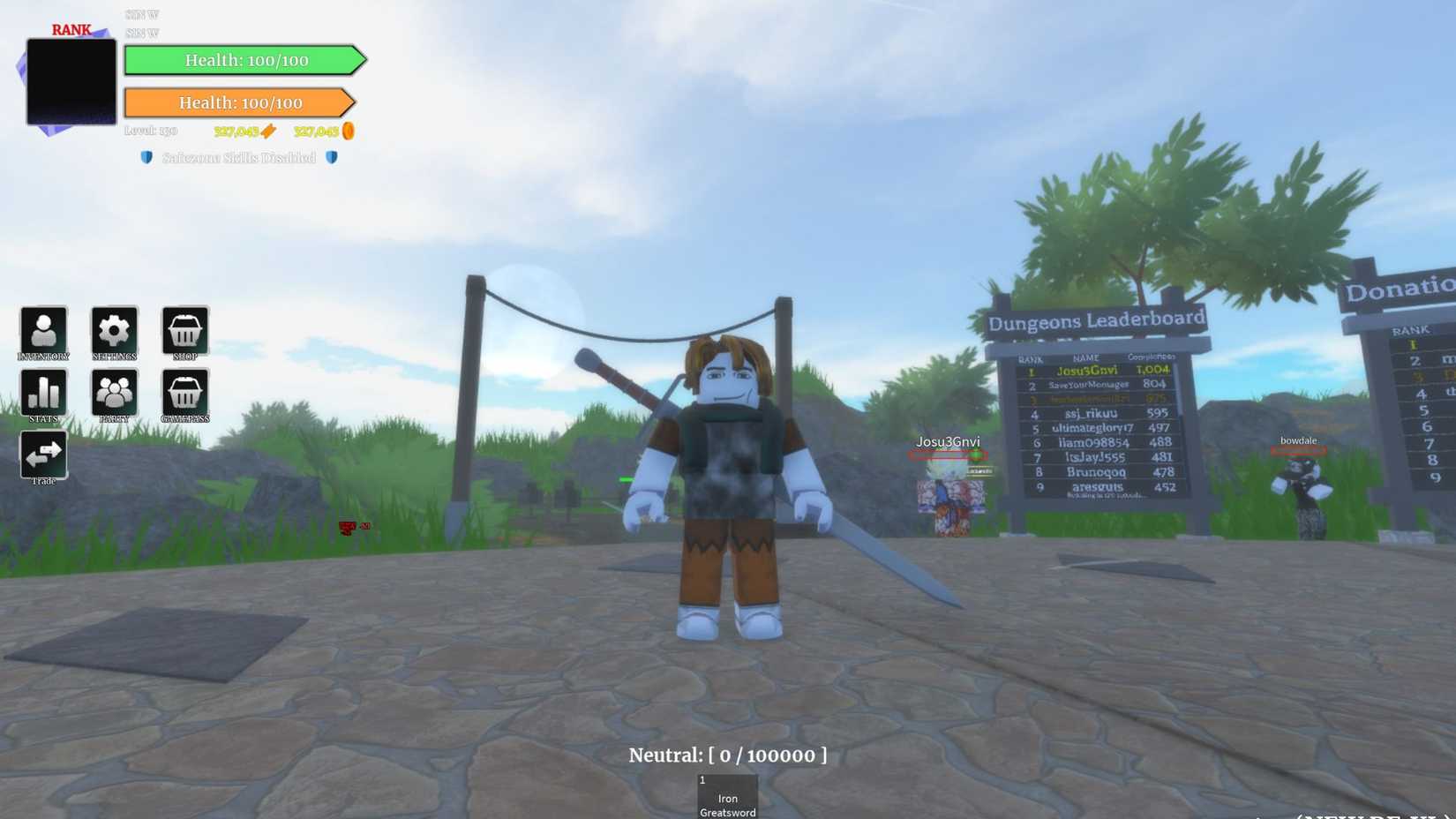Open the Party menu
Viewport: 1456px width, 819px height.
tap(114, 392)
